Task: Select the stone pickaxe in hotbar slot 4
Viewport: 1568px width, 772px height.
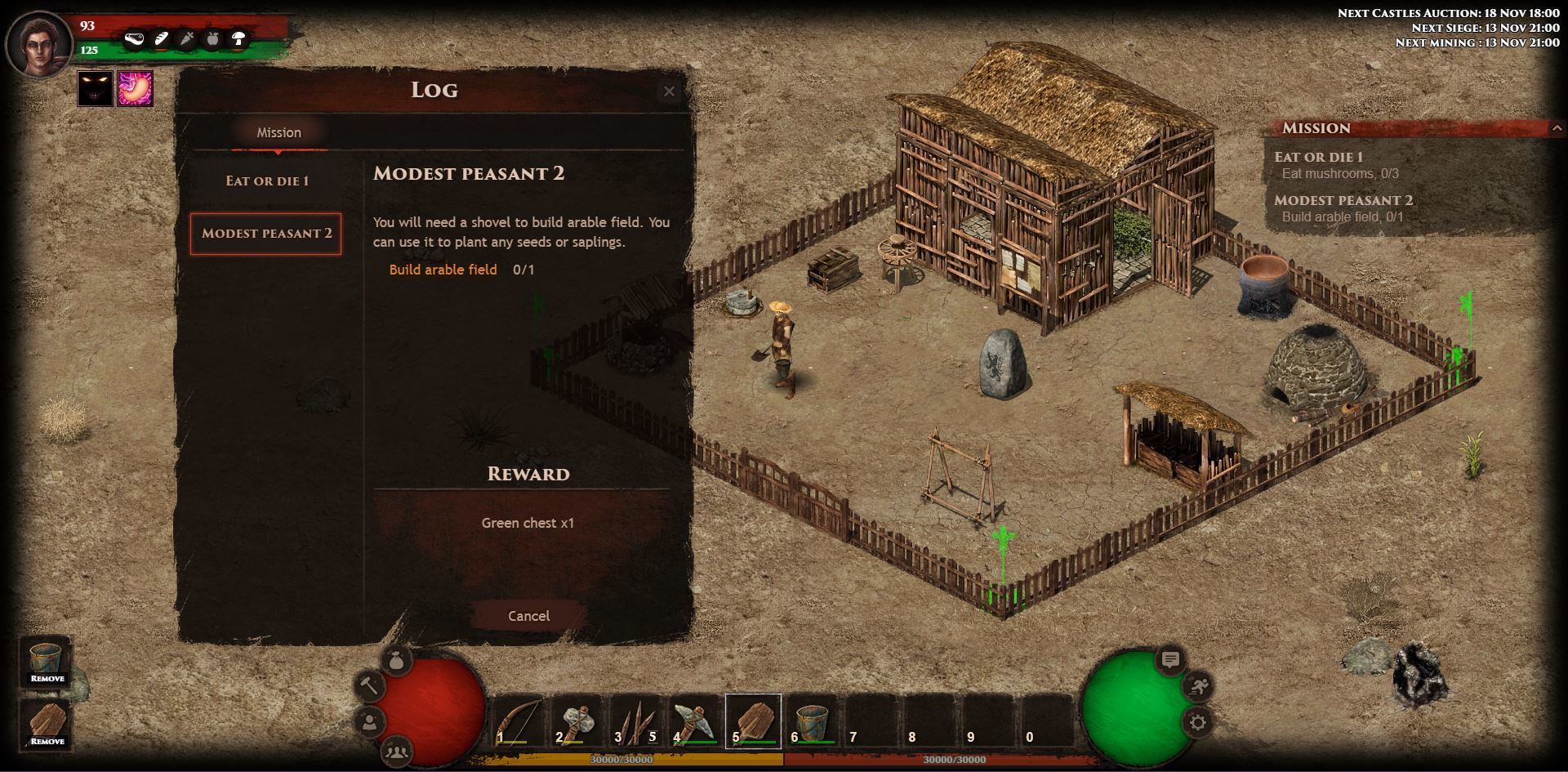Action: pos(694,721)
